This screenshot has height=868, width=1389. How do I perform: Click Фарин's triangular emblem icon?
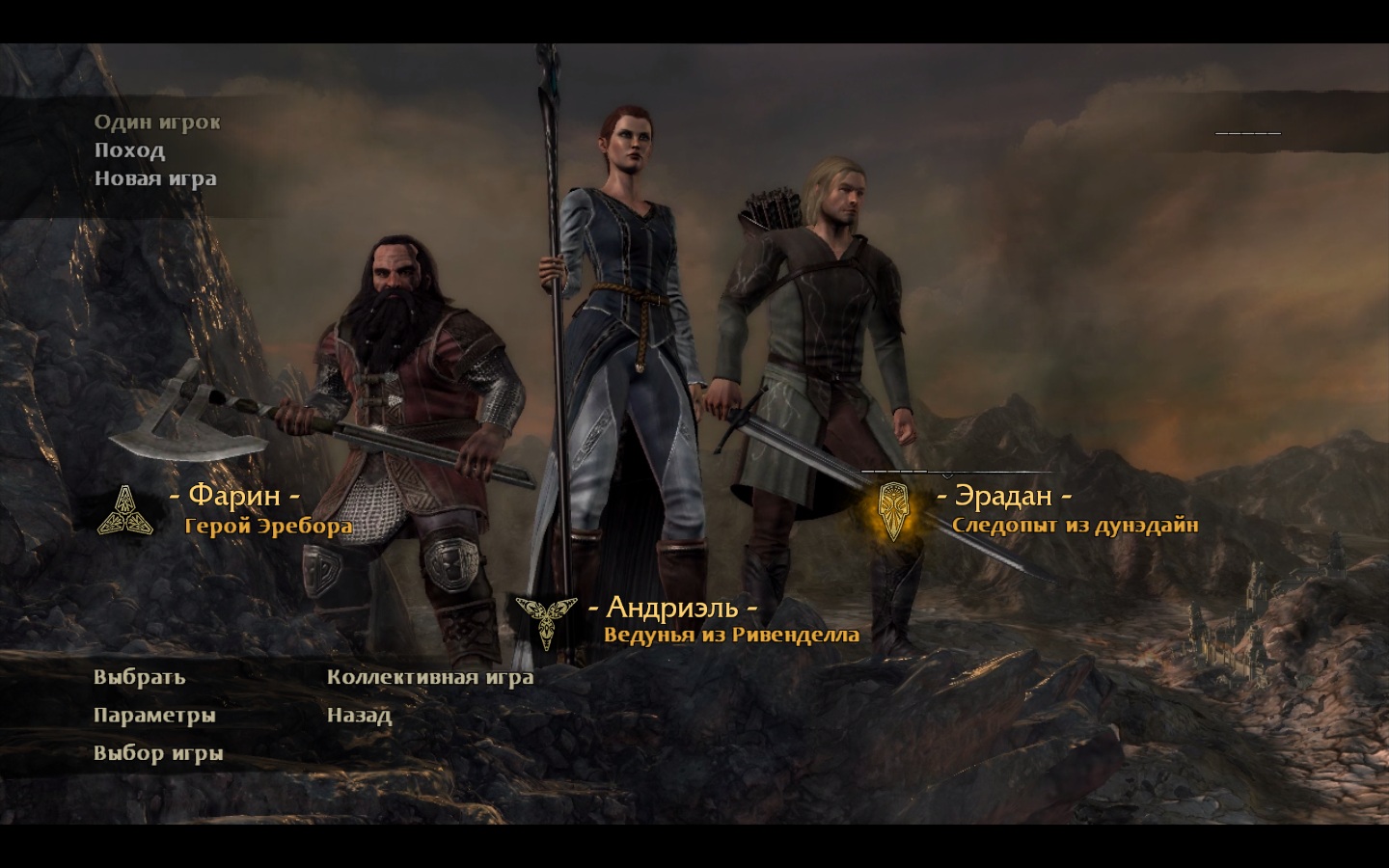pyautogui.click(x=125, y=510)
